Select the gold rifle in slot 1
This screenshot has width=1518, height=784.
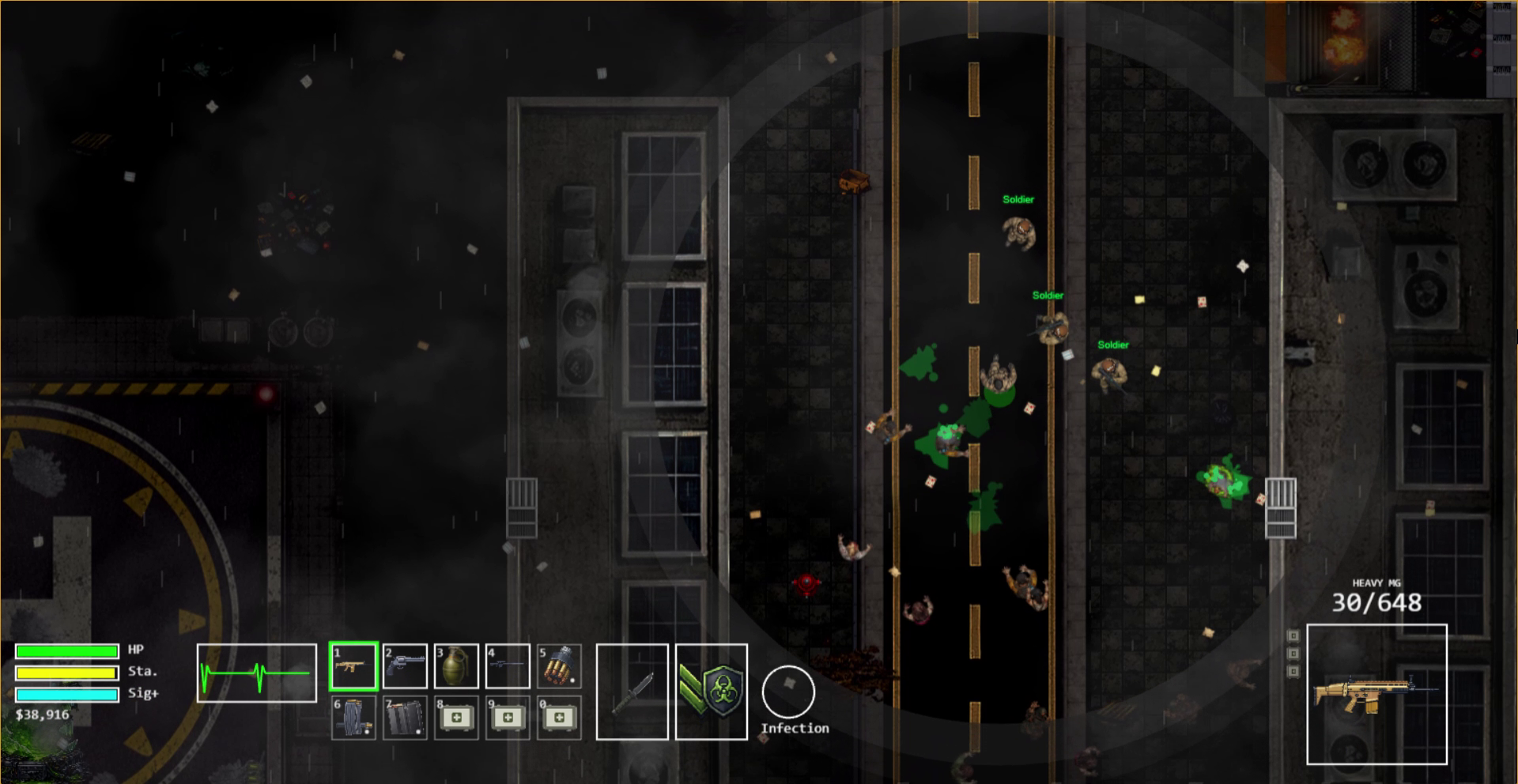coord(353,666)
